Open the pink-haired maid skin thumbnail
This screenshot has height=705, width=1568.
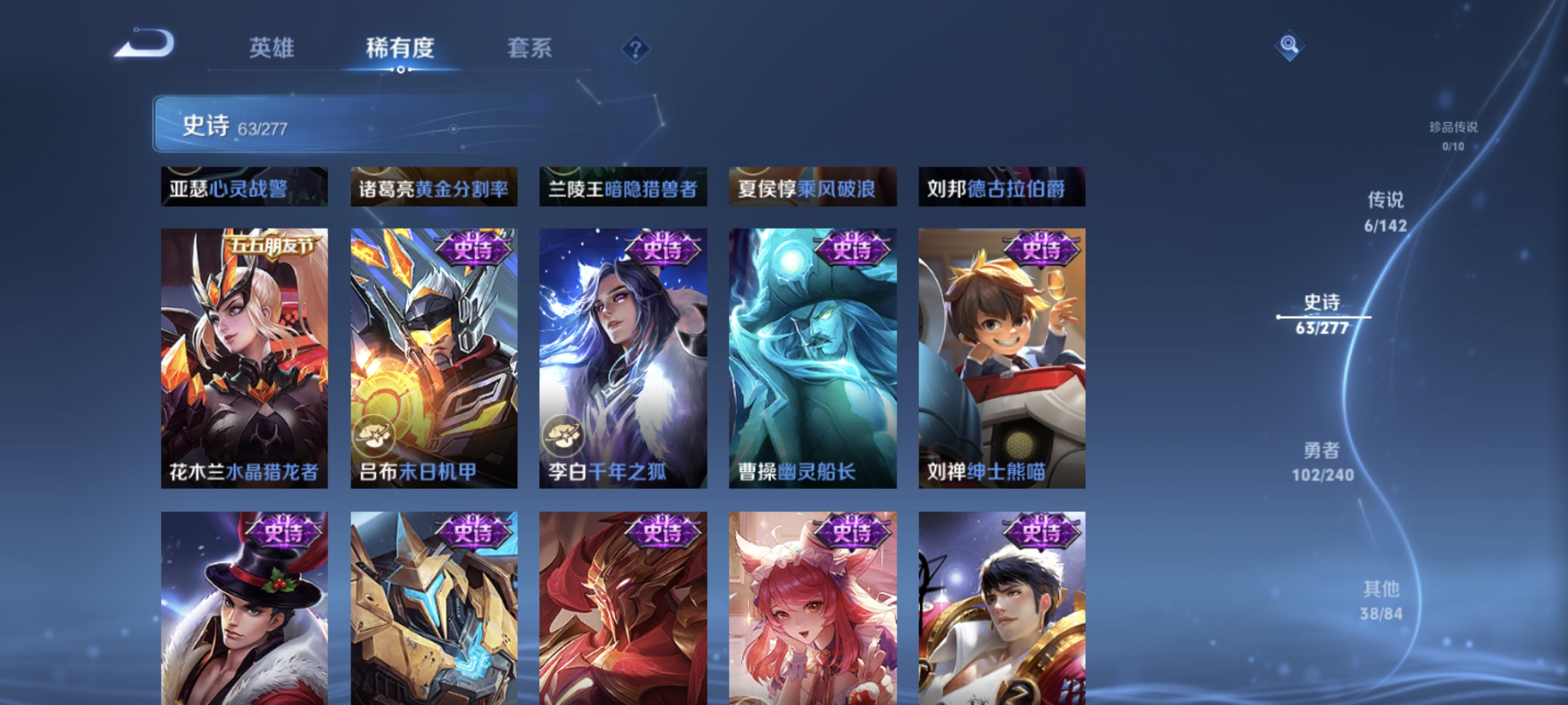(813, 609)
